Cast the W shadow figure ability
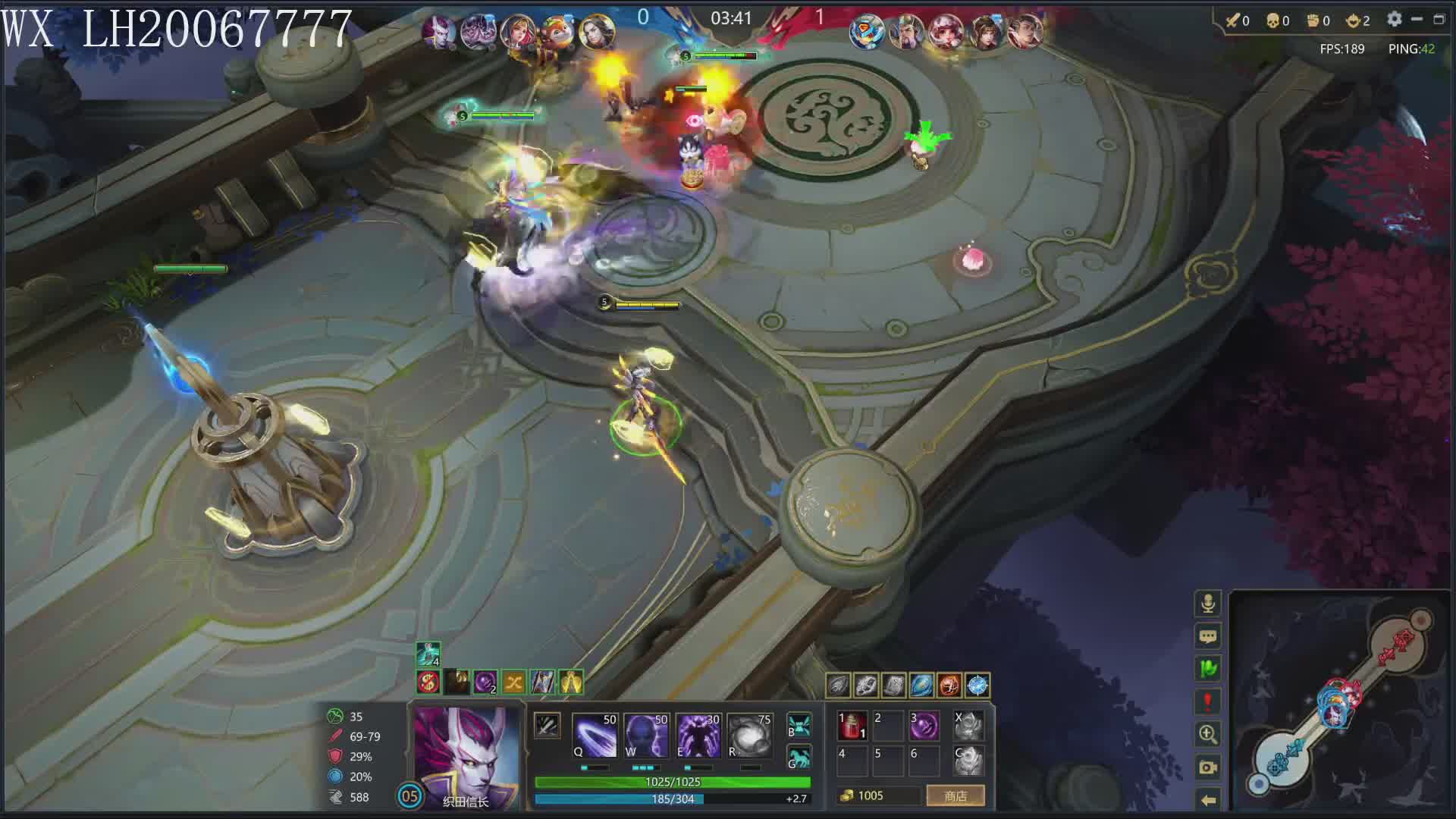The image size is (1456, 819). pos(646,735)
